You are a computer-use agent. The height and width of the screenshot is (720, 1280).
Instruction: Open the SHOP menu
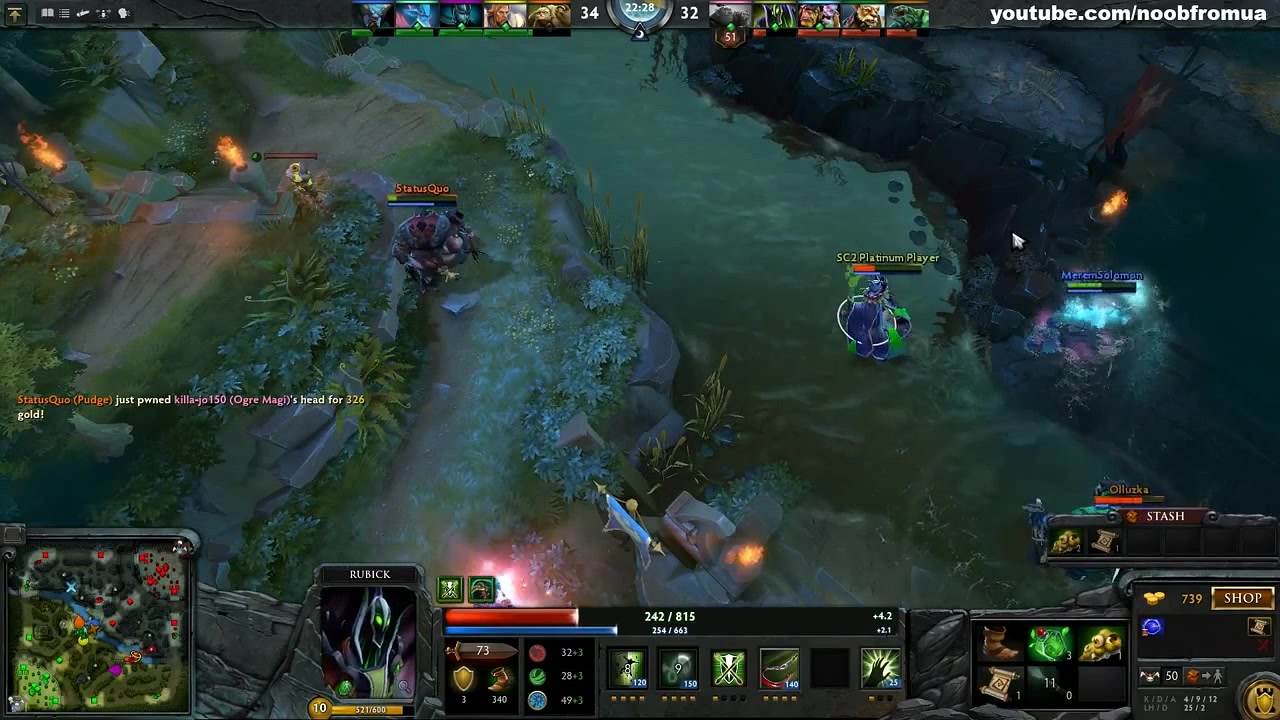pyautogui.click(x=1242, y=597)
